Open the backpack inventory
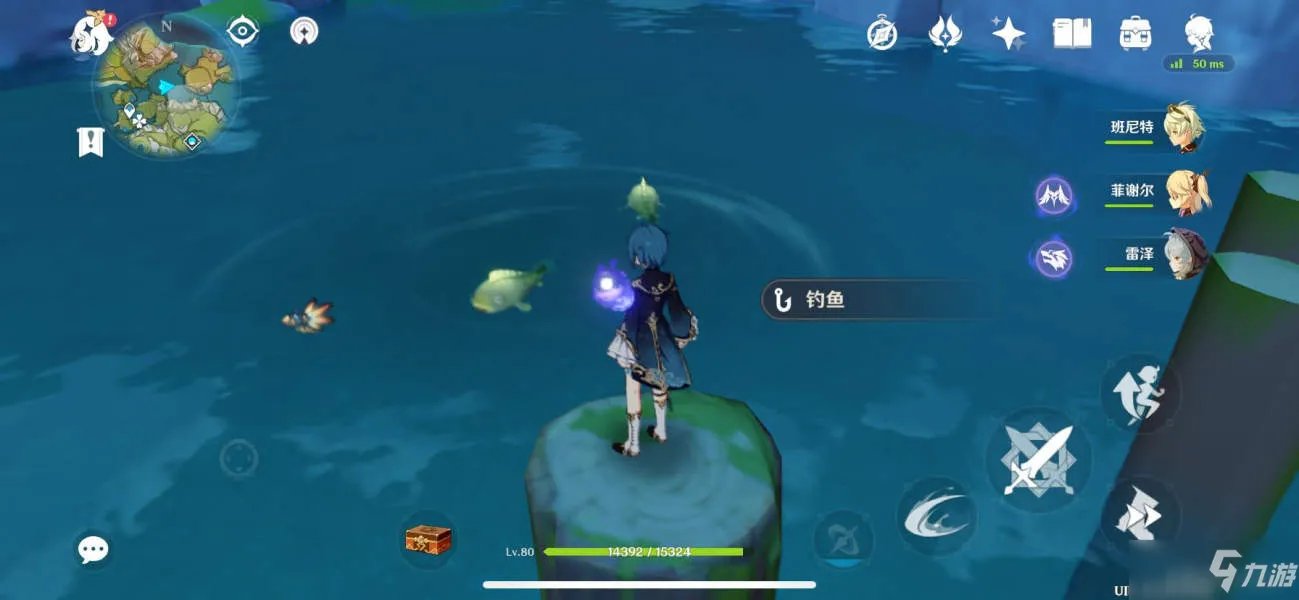Viewport: 1299px width, 600px height. (1135, 35)
